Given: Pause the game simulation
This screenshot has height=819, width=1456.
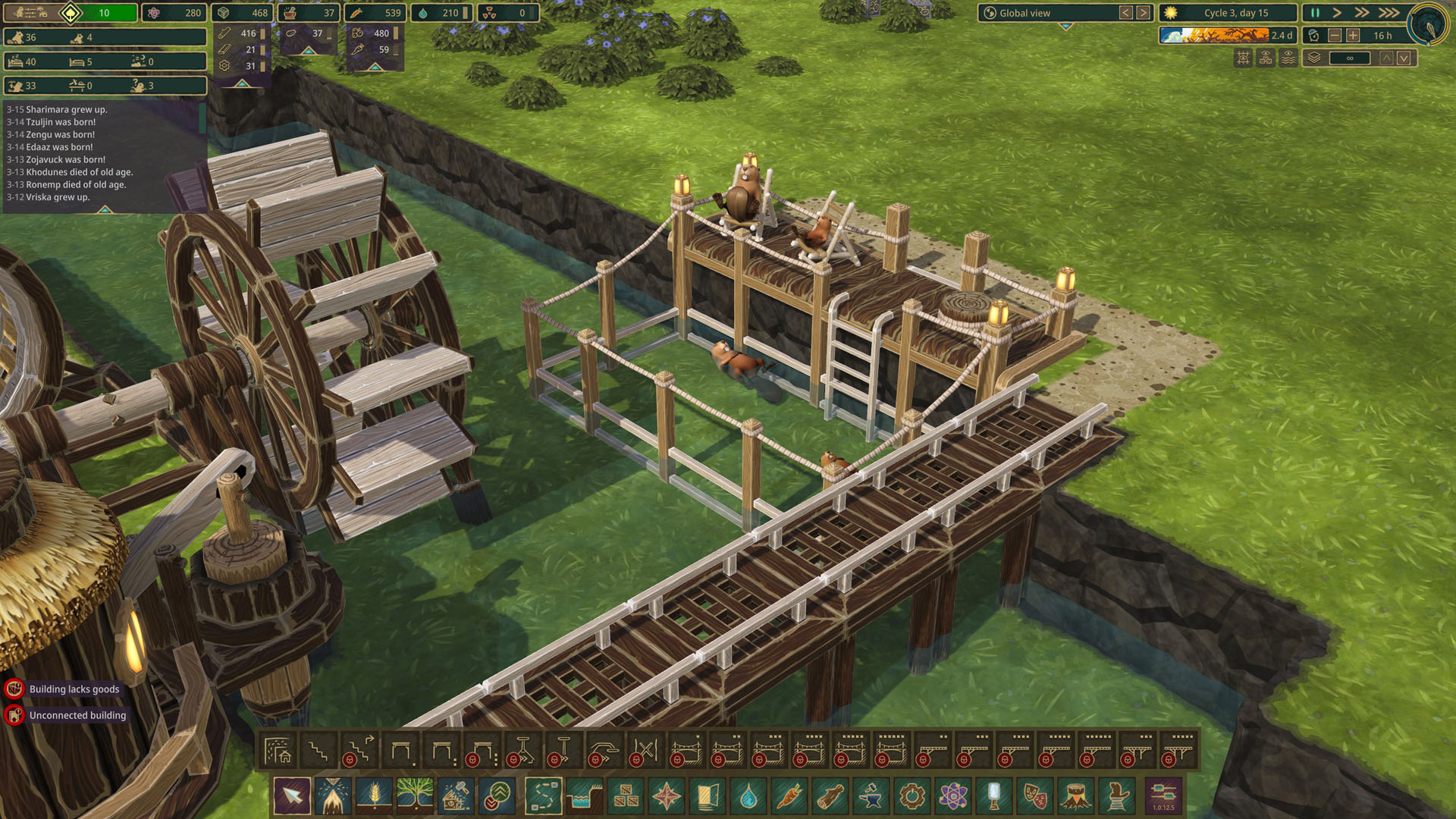Looking at the screenshot, I should click(x=1315, y=13).
